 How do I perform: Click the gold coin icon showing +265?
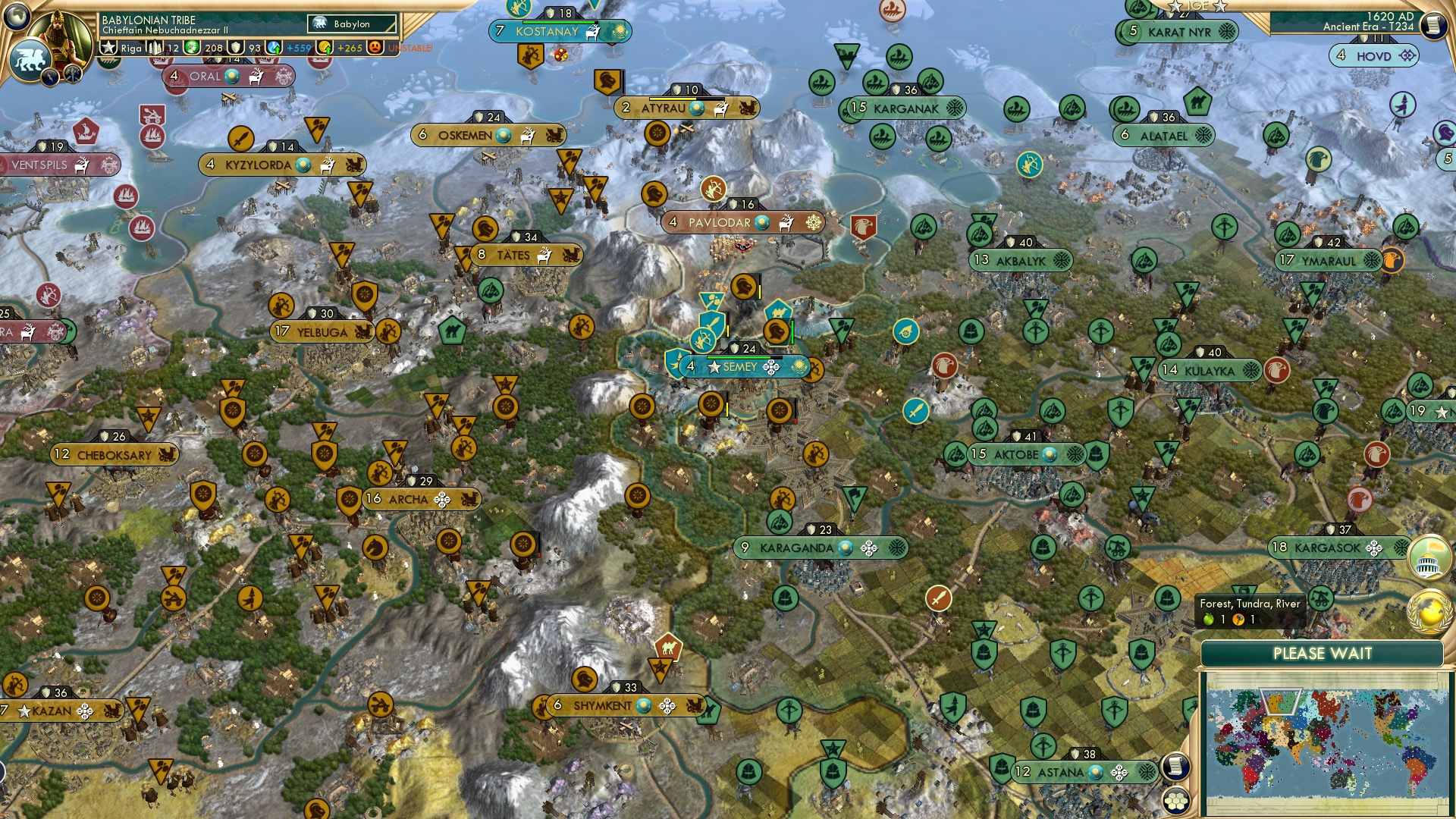pyautogui.click(x=325, y=48)
